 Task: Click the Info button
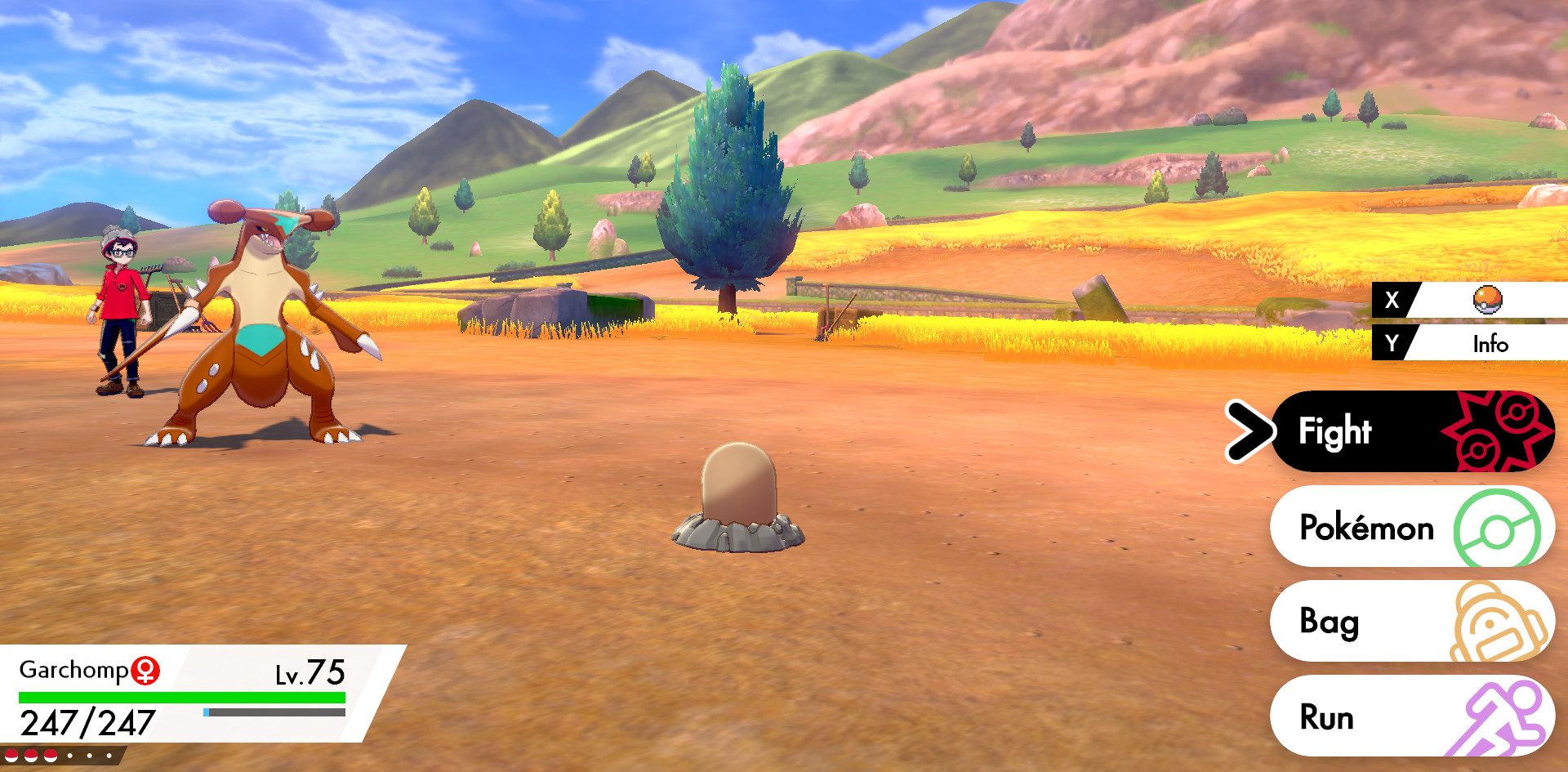(1491, 344)
